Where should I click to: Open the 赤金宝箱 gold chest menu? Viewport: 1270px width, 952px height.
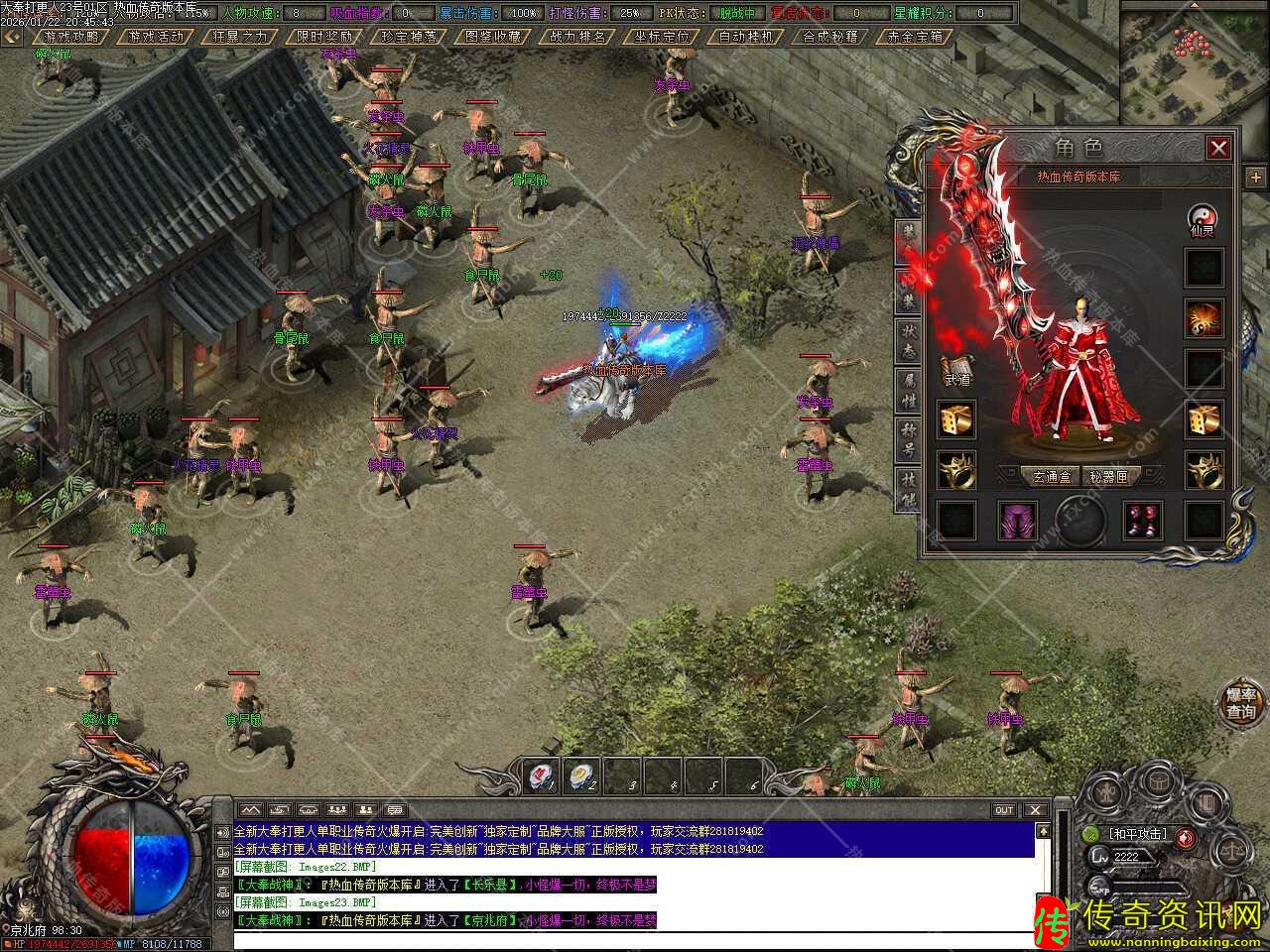coord(914,37)
